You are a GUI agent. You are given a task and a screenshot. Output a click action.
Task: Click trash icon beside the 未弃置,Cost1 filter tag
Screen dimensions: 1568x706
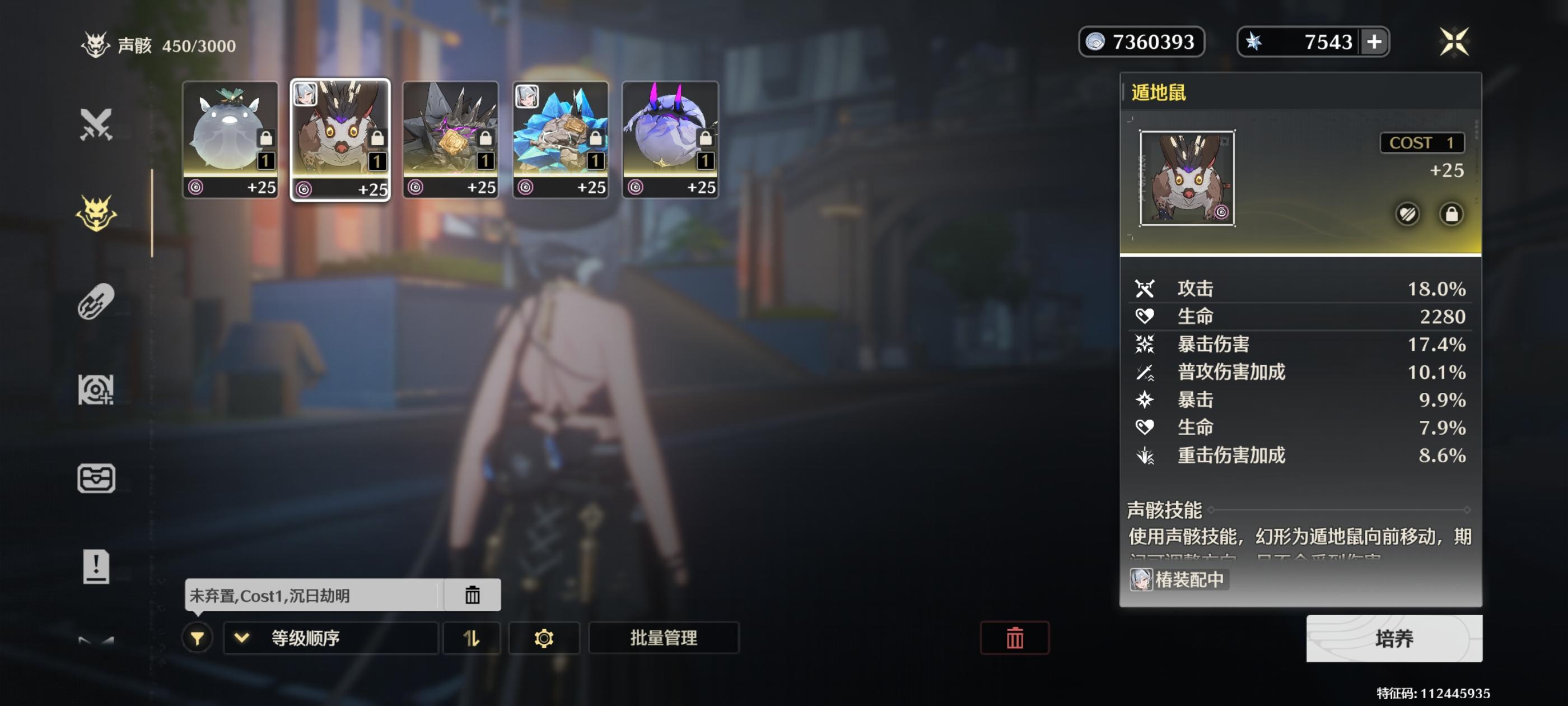474,595
